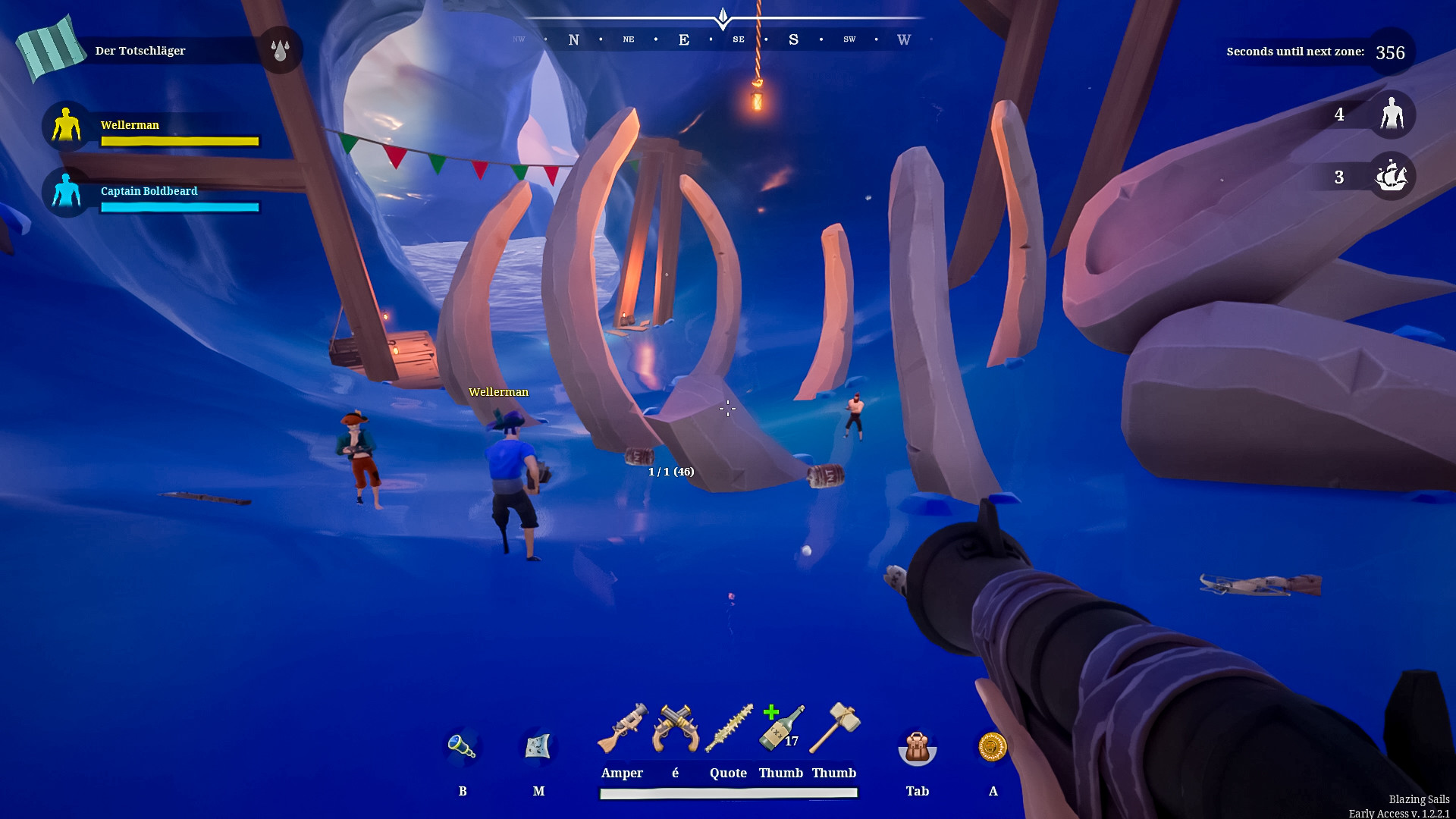Open the spyglass tool

(462, 747)
